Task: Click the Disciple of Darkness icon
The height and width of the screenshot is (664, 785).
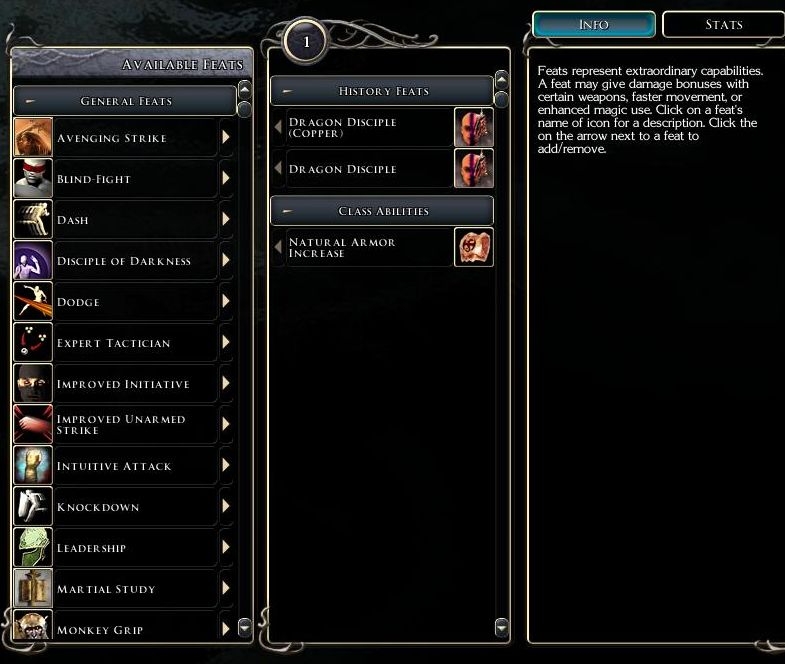Action: [x=33, y=261]
